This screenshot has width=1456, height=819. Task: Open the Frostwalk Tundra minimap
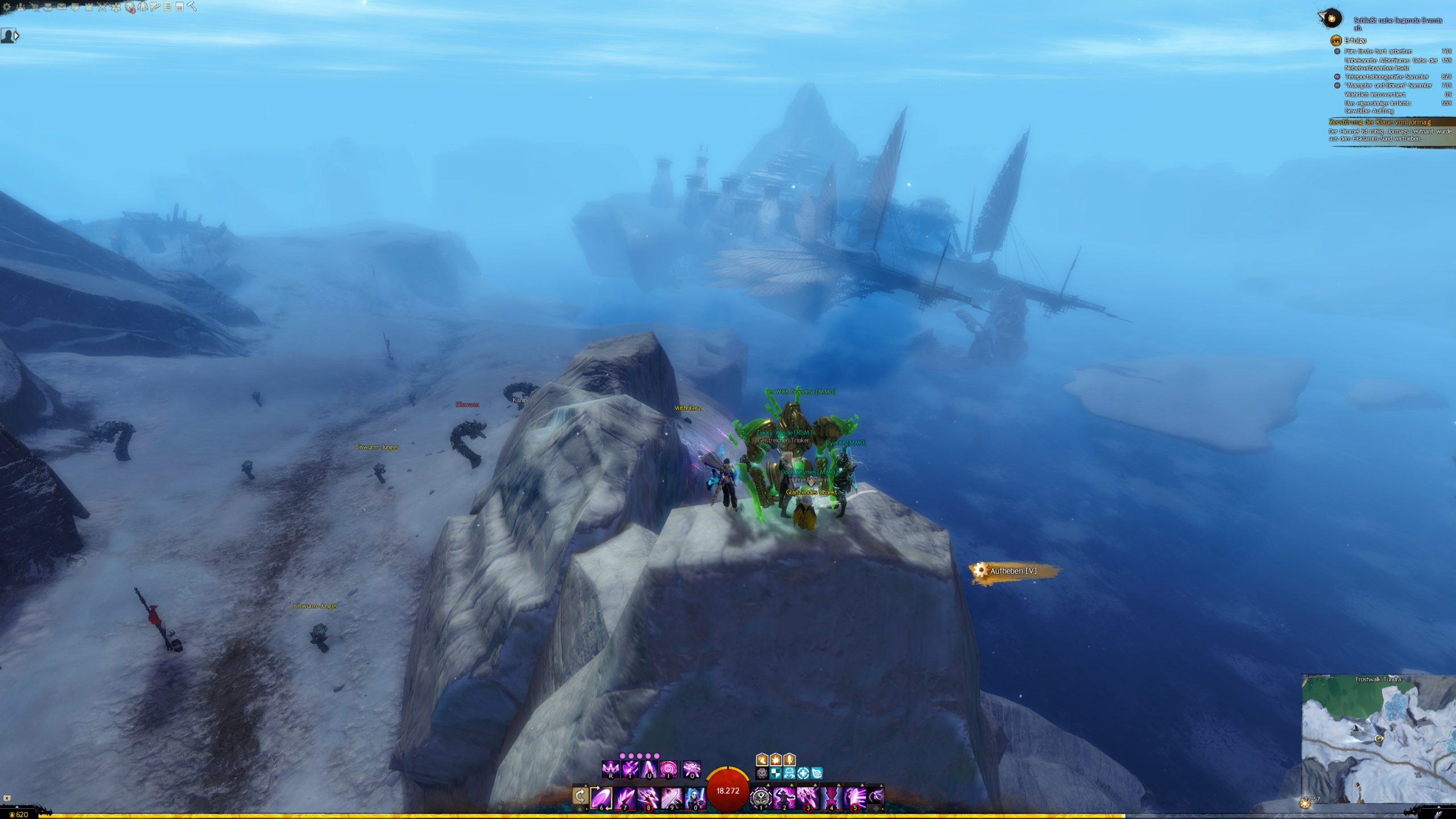[x=1378, y=739]
